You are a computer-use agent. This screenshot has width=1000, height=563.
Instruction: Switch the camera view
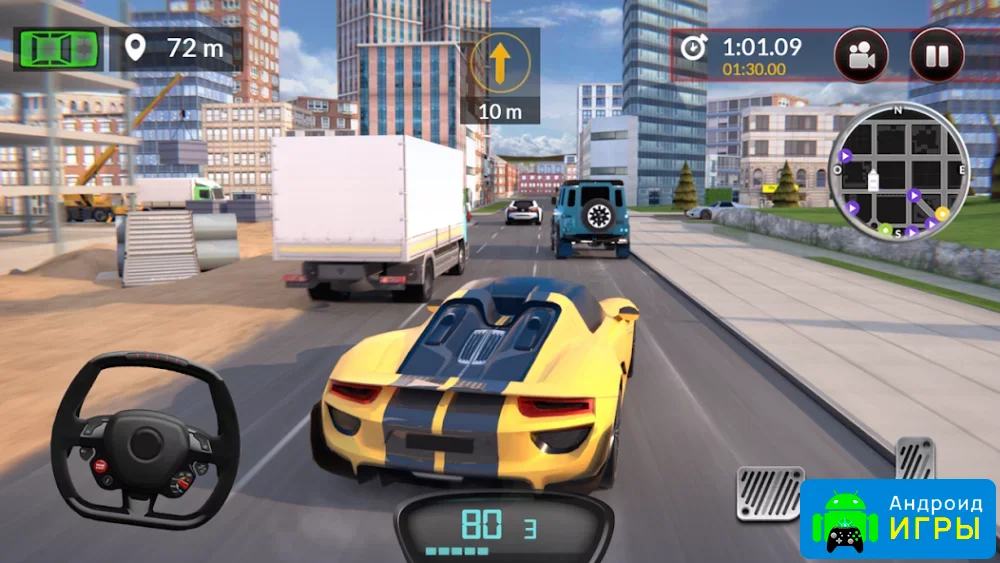[861, 55]
